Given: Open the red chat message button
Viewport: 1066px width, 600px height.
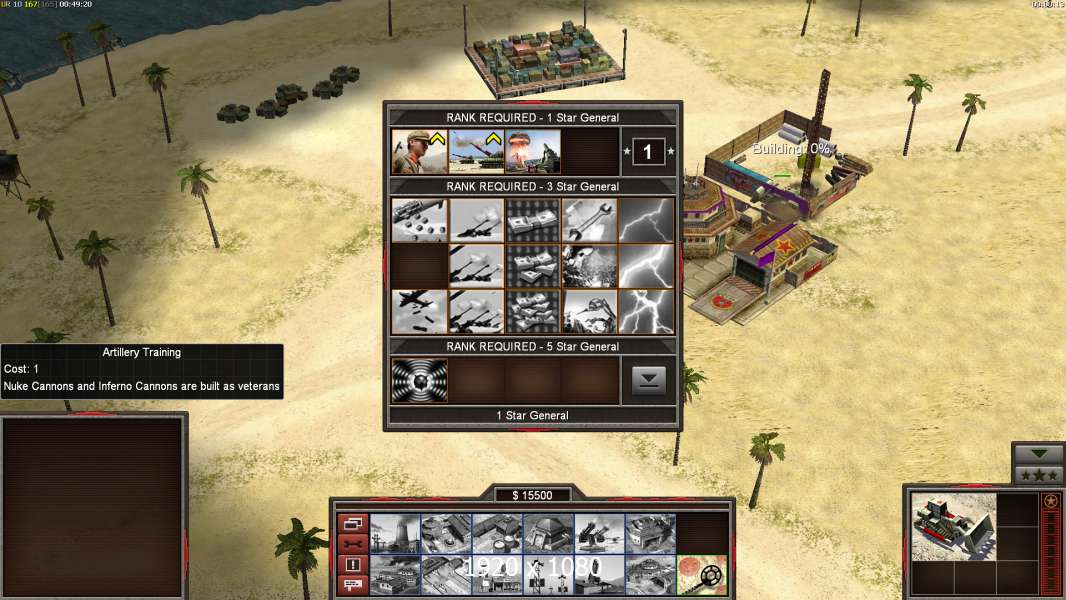Looking at the screenshot, I should (352, 585).
